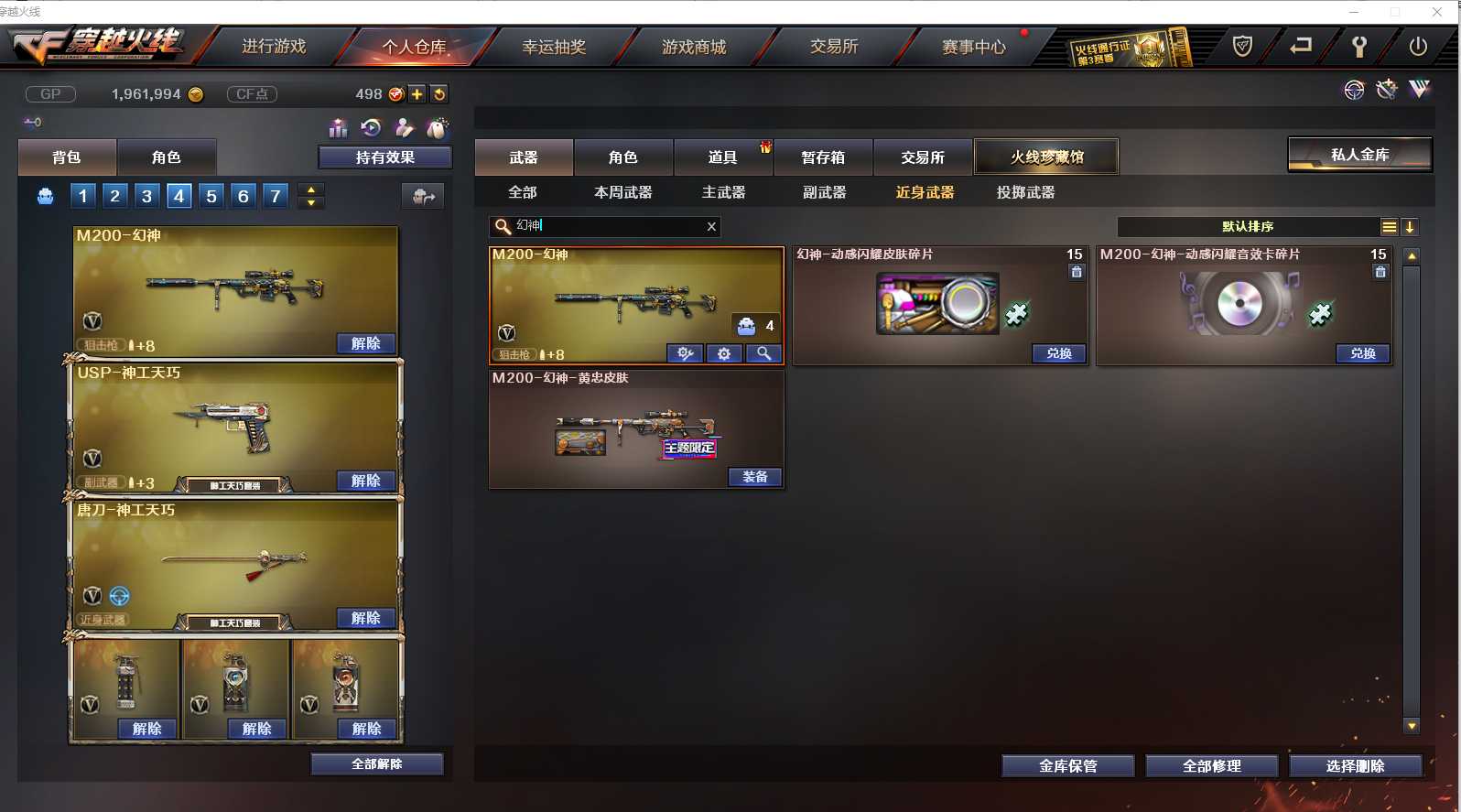Click the trash icon on 幻神-动感闪耀皮肤碎片
This screenshot has height=812, width=1461.
point(1076,272)
